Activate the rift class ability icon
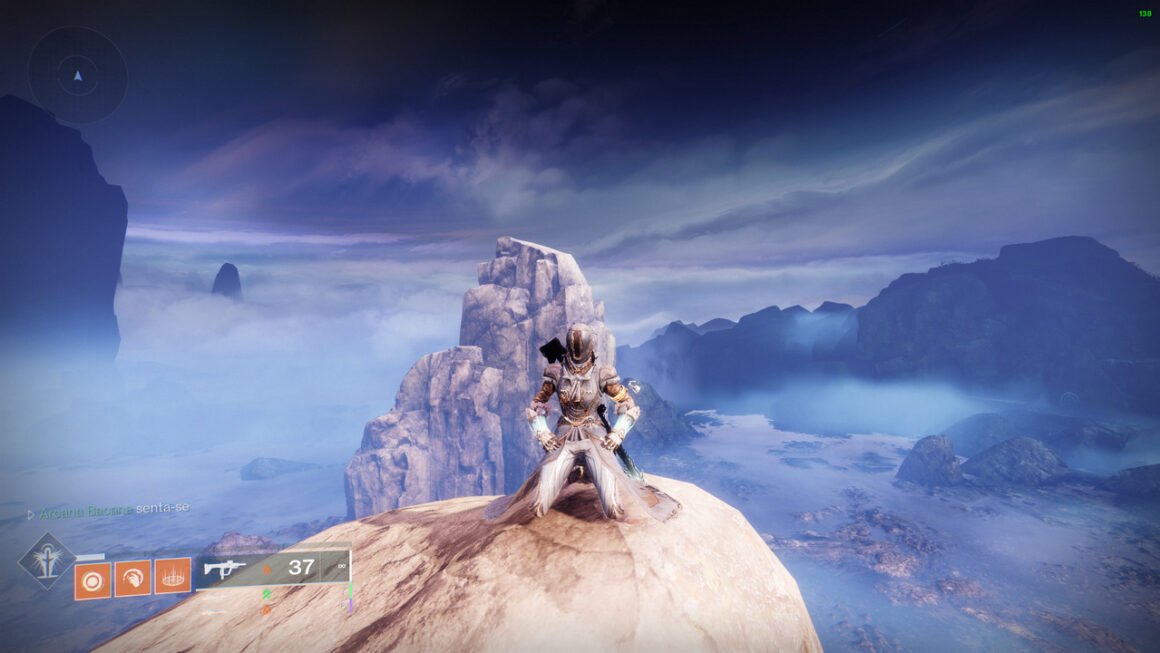The width and height of the screenshot is (1160, 653). tap(172, 577)
